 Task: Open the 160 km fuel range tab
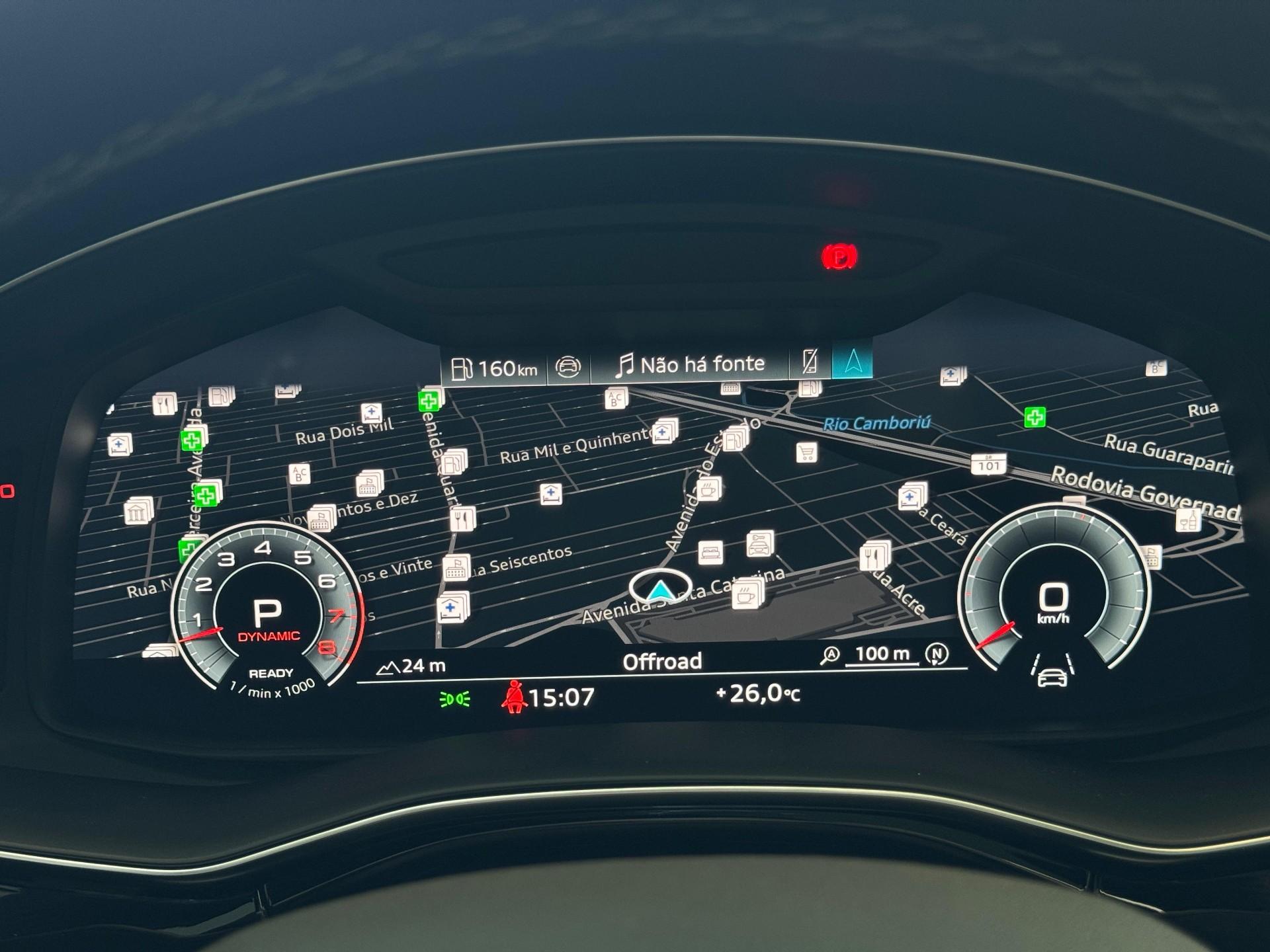click(494, 368)
